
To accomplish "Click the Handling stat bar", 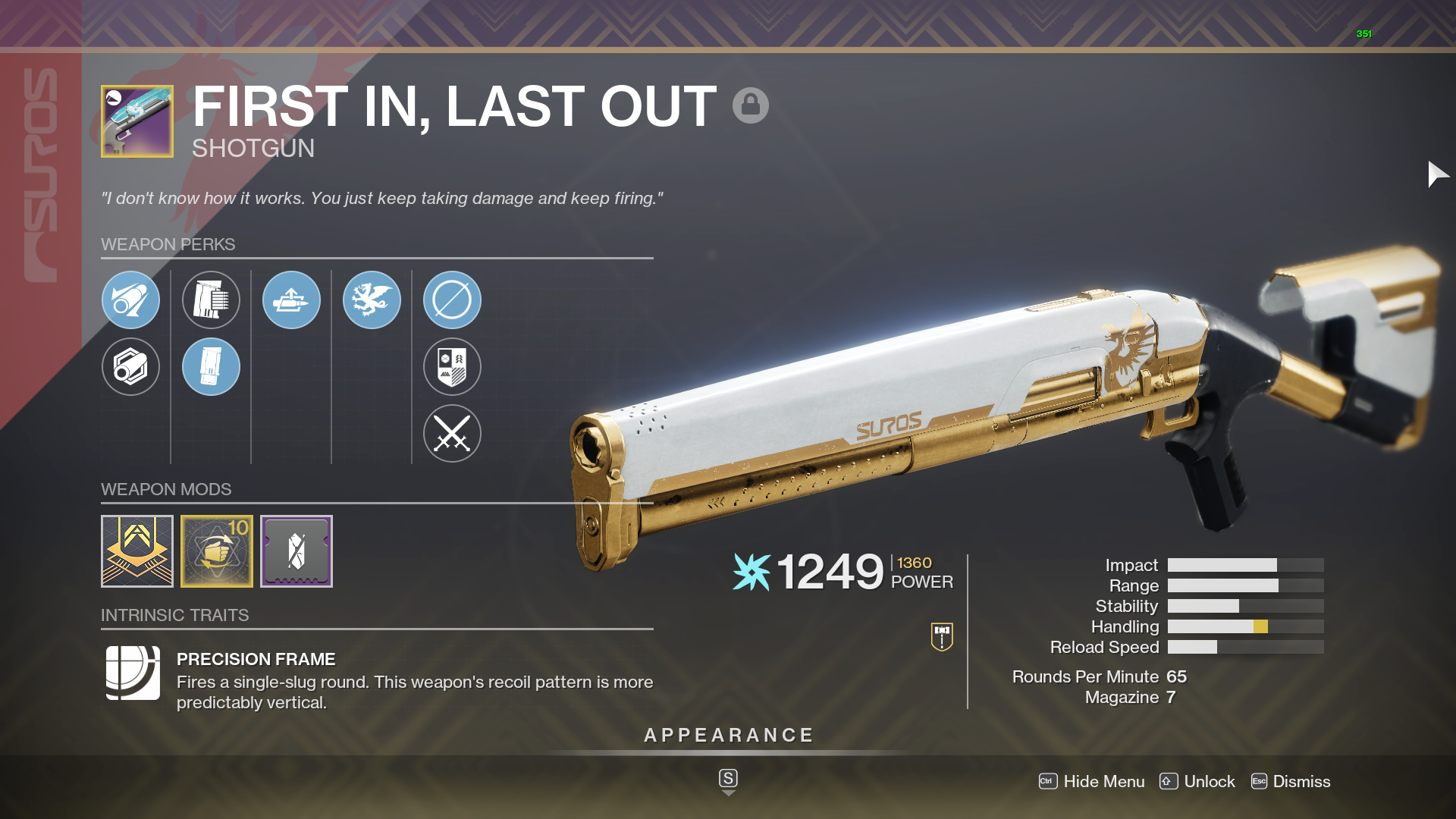I will tap(1245, 626).
